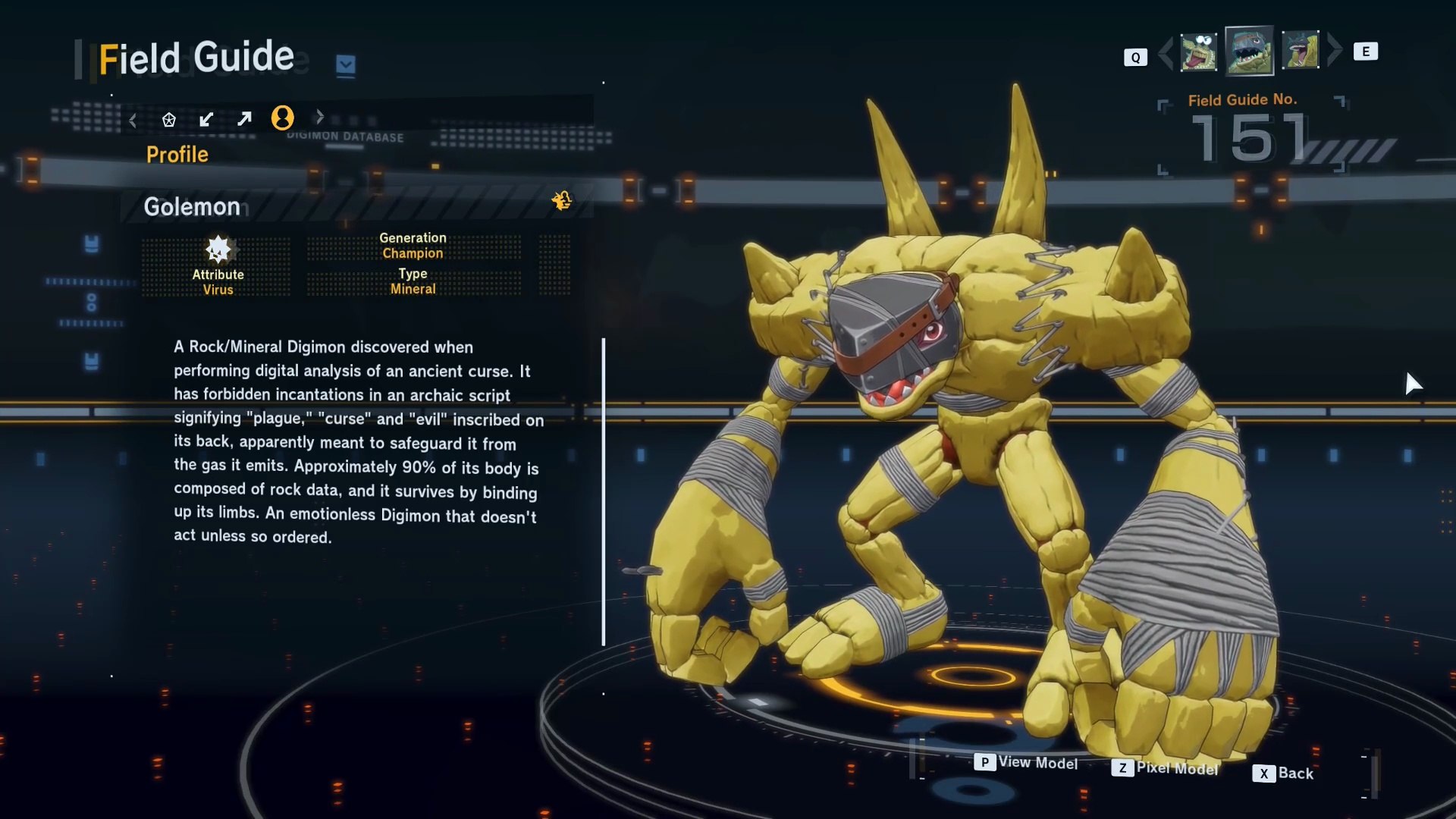Open the up-right arrow tab
Image resolution: width=1456 pixels, height=819 pixels.
(x=244, y=119)
